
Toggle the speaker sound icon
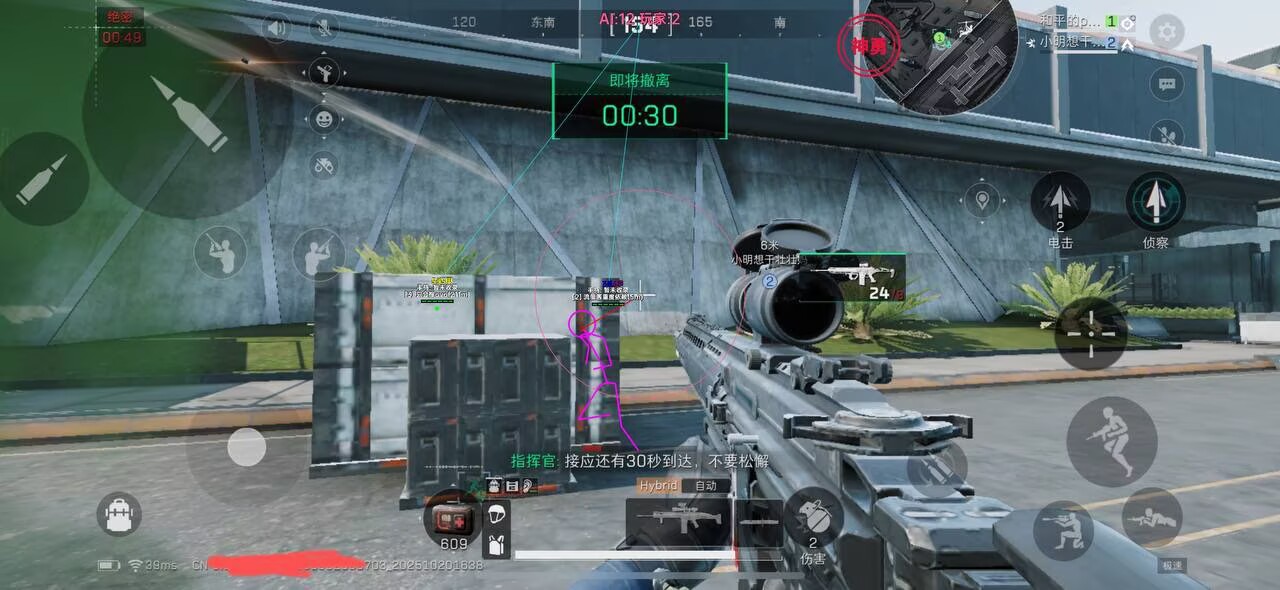click(x=277, y=27)
